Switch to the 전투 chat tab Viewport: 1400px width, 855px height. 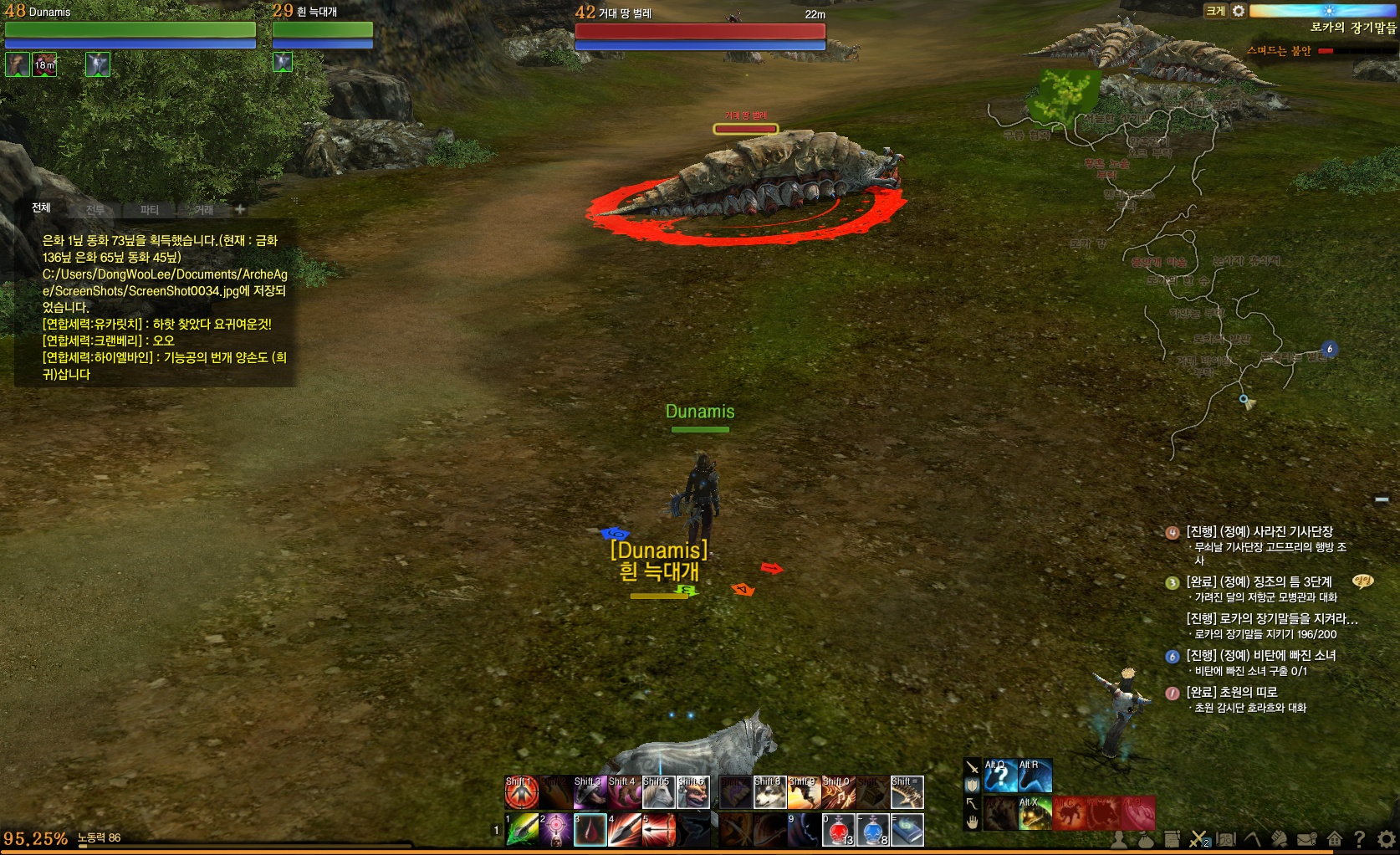(95, 210)
